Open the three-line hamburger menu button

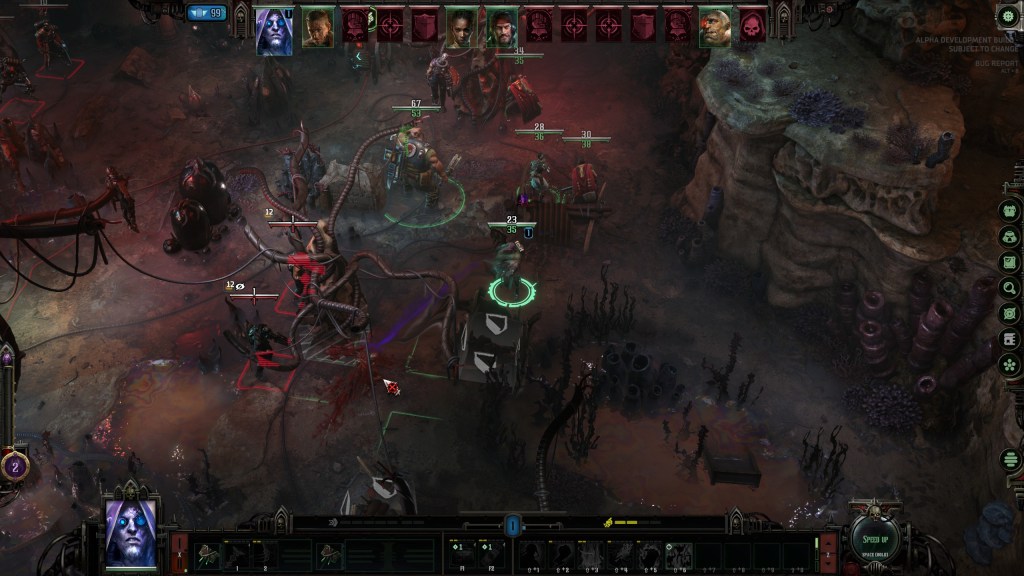[1009, 462]
